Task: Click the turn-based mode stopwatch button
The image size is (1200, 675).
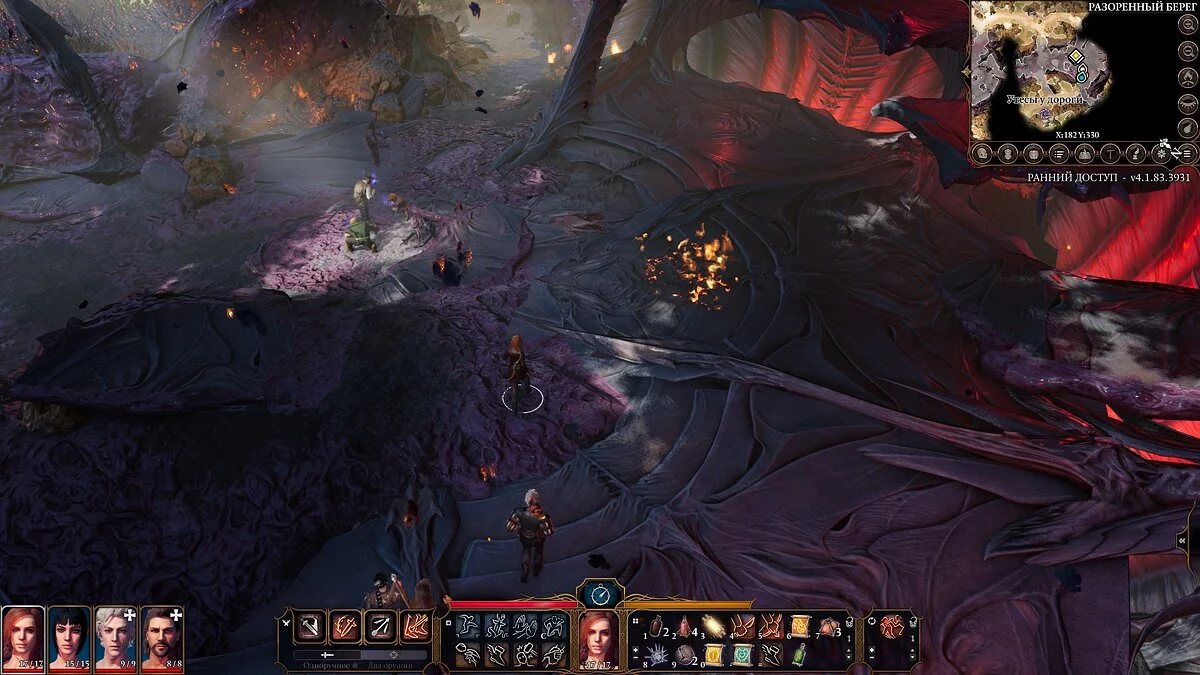Action: tap(601, 594)
